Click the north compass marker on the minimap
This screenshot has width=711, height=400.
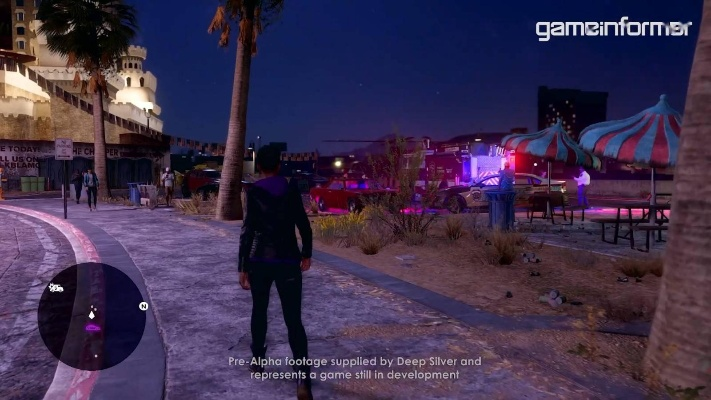[143, 306]
